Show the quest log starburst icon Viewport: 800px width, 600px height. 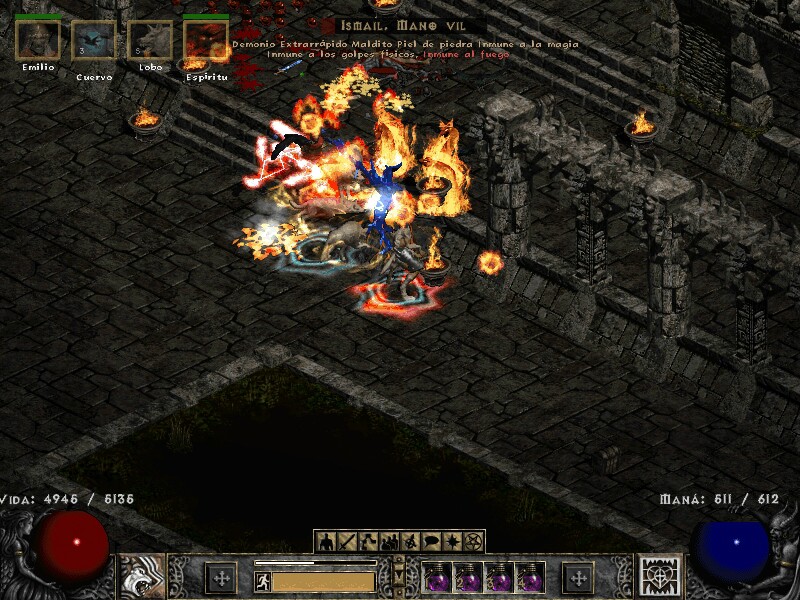tap(452, 542)
